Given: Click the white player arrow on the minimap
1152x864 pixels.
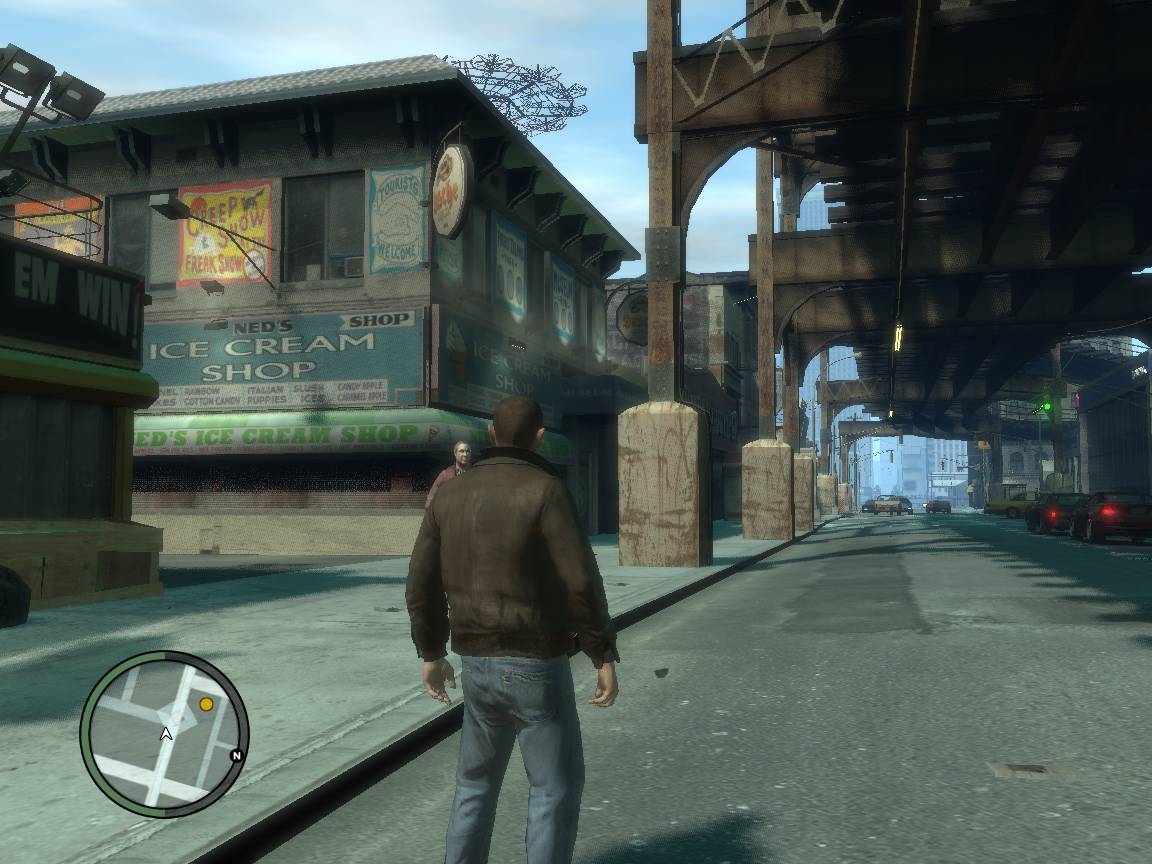Looking at the screenshot, I should [167, 734].
